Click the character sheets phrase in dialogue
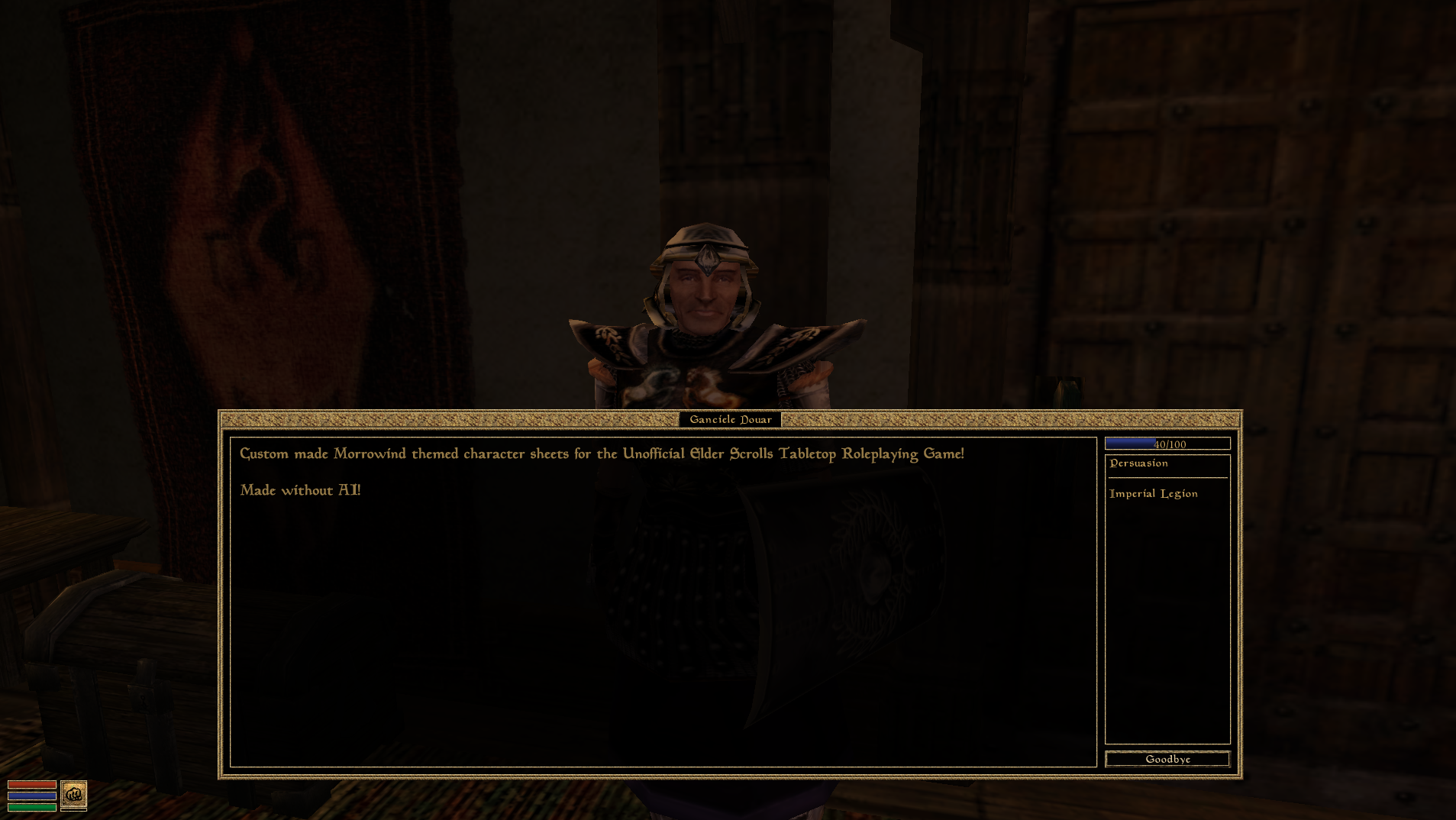Screen dimensions: 1456x820 click(516, 453)
